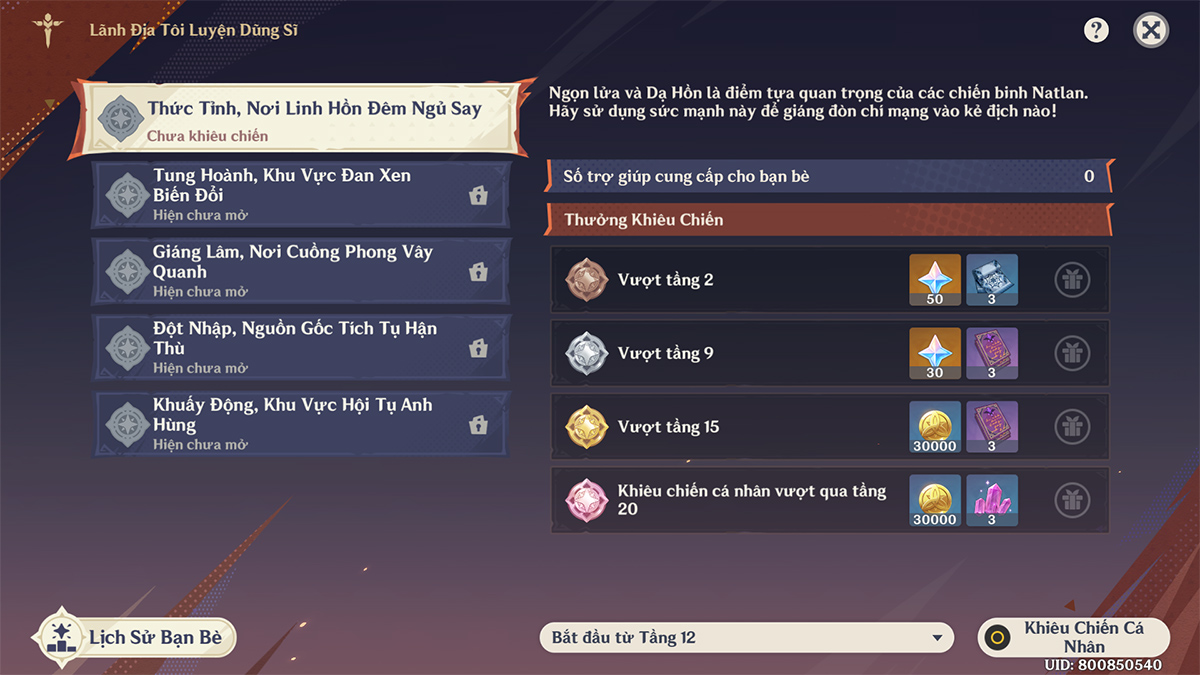Claim the Vượt tầng 2 reward gift
Screen dimensions: 1200x675
[x=1072, y=280]
